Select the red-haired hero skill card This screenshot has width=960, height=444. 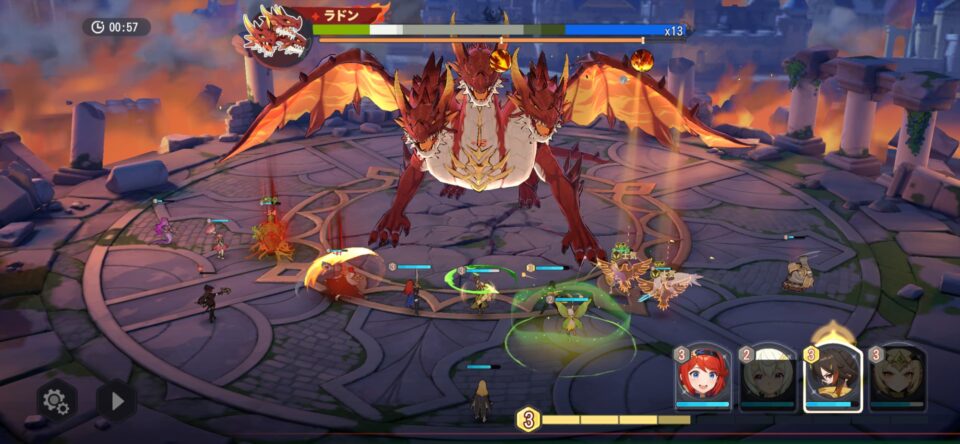702,379
